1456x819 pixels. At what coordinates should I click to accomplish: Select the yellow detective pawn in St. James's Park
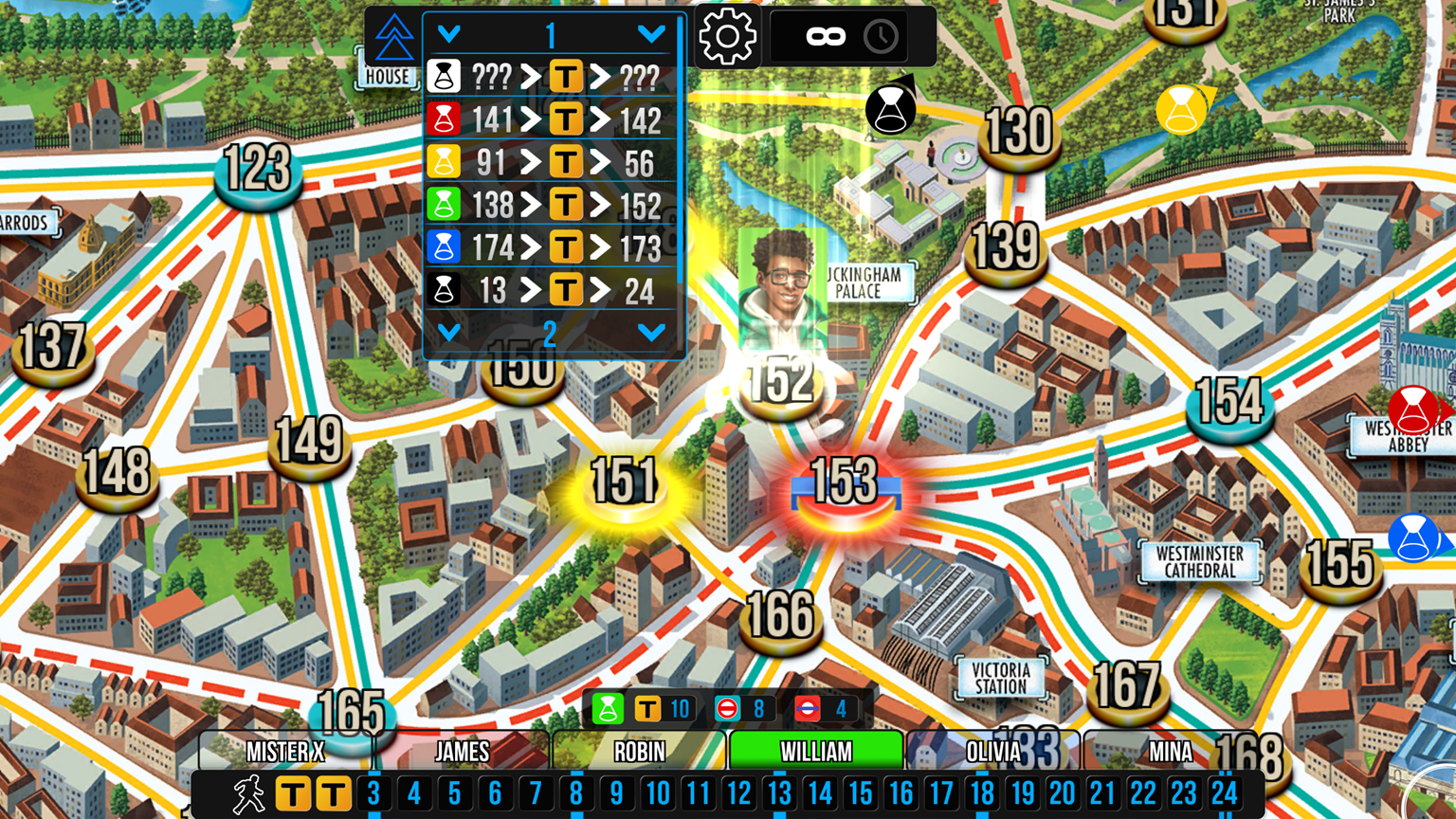[x=1180, y=111]
